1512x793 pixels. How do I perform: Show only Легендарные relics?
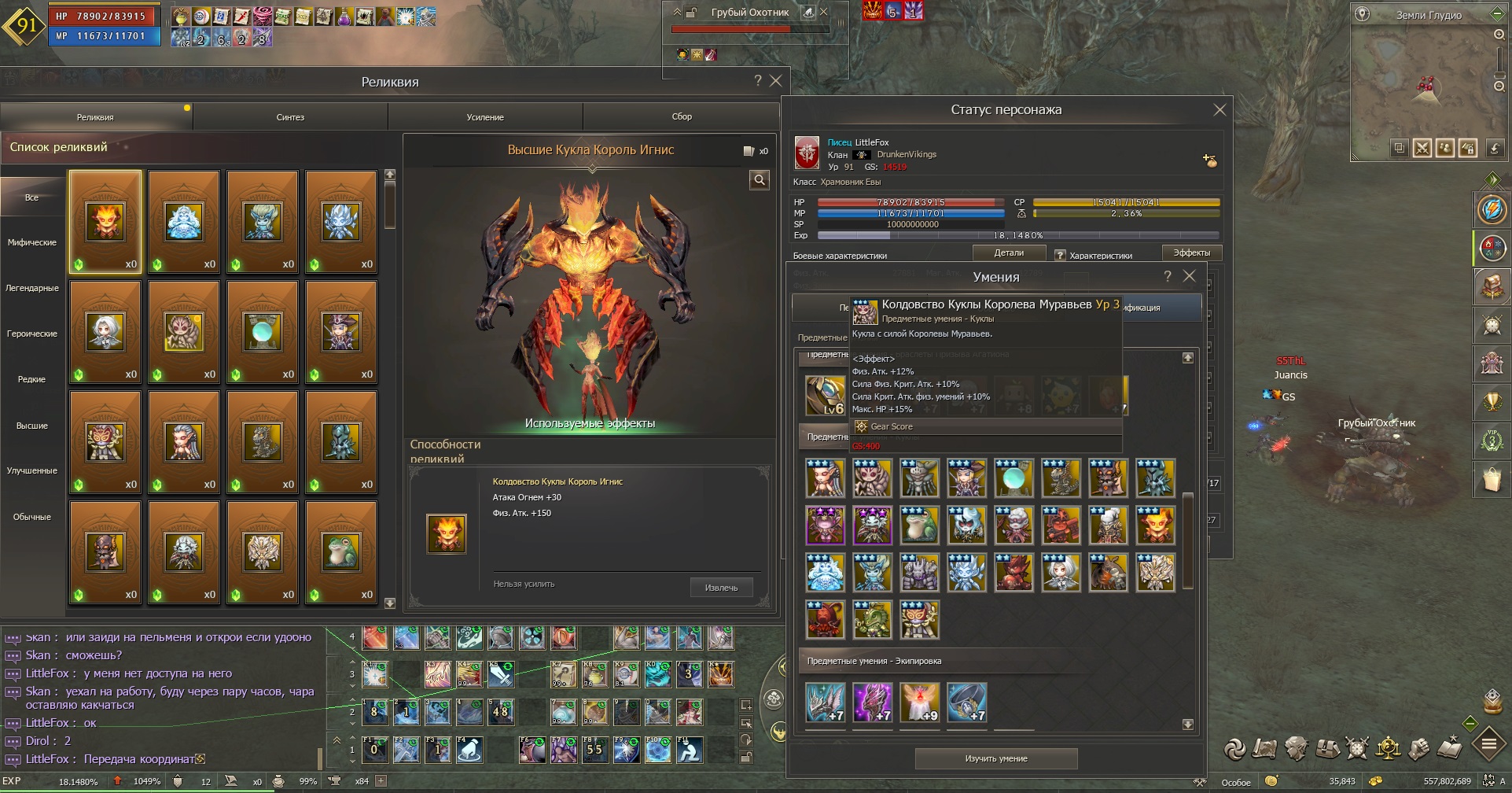(x=32, y=288)
